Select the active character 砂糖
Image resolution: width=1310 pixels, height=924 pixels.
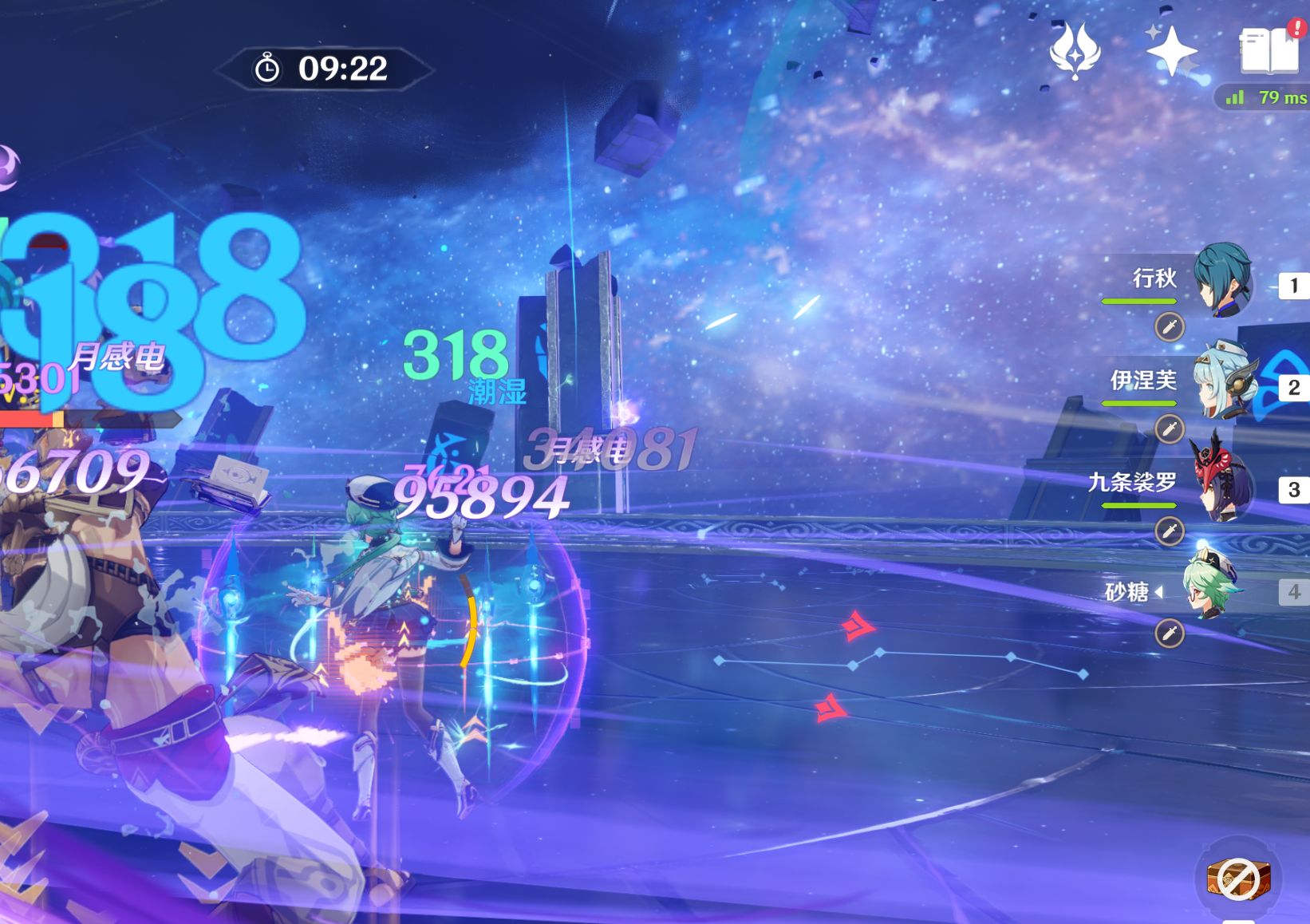coord(1213,589)
